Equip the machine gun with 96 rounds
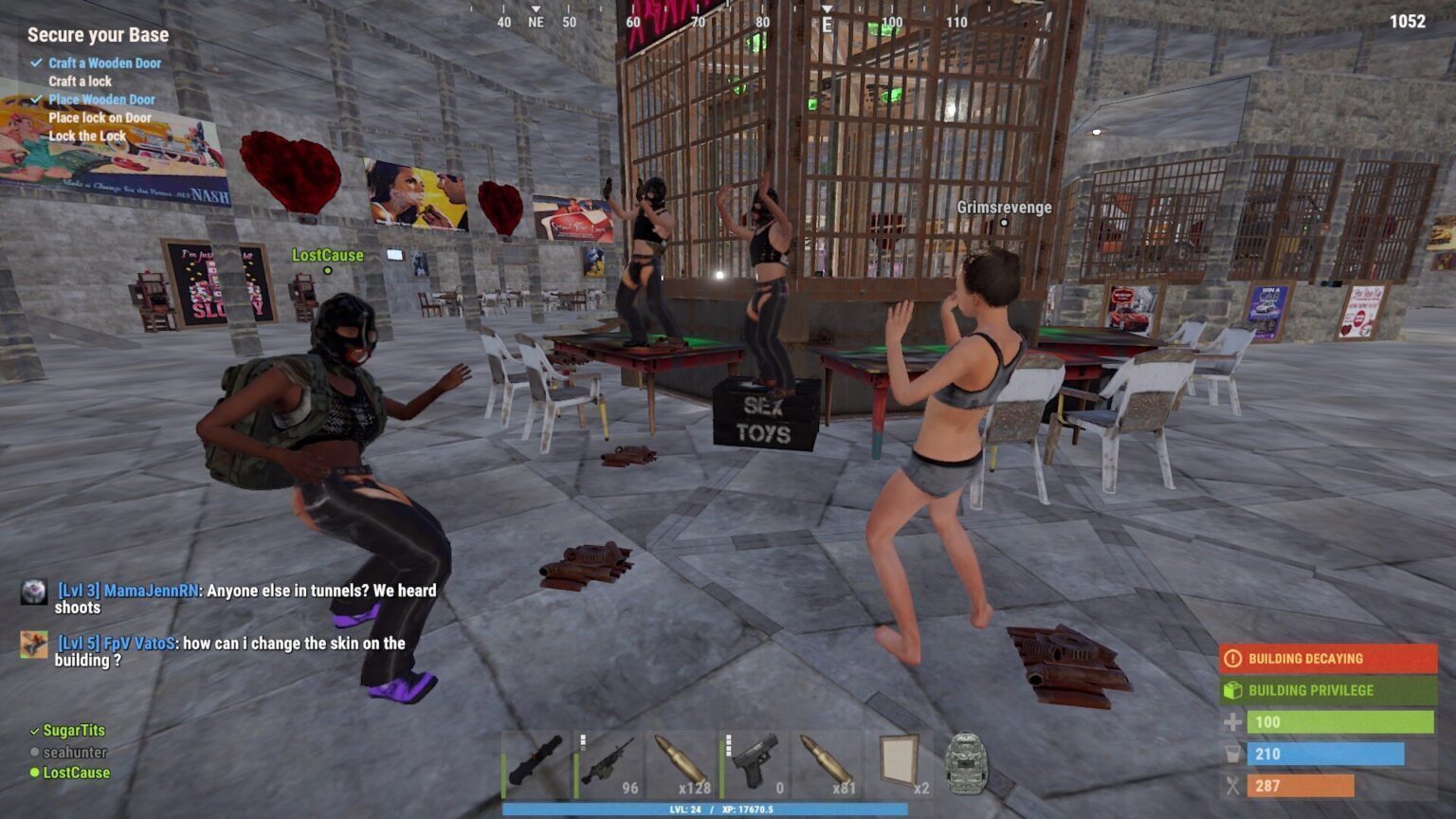 (x=608, y=763)
